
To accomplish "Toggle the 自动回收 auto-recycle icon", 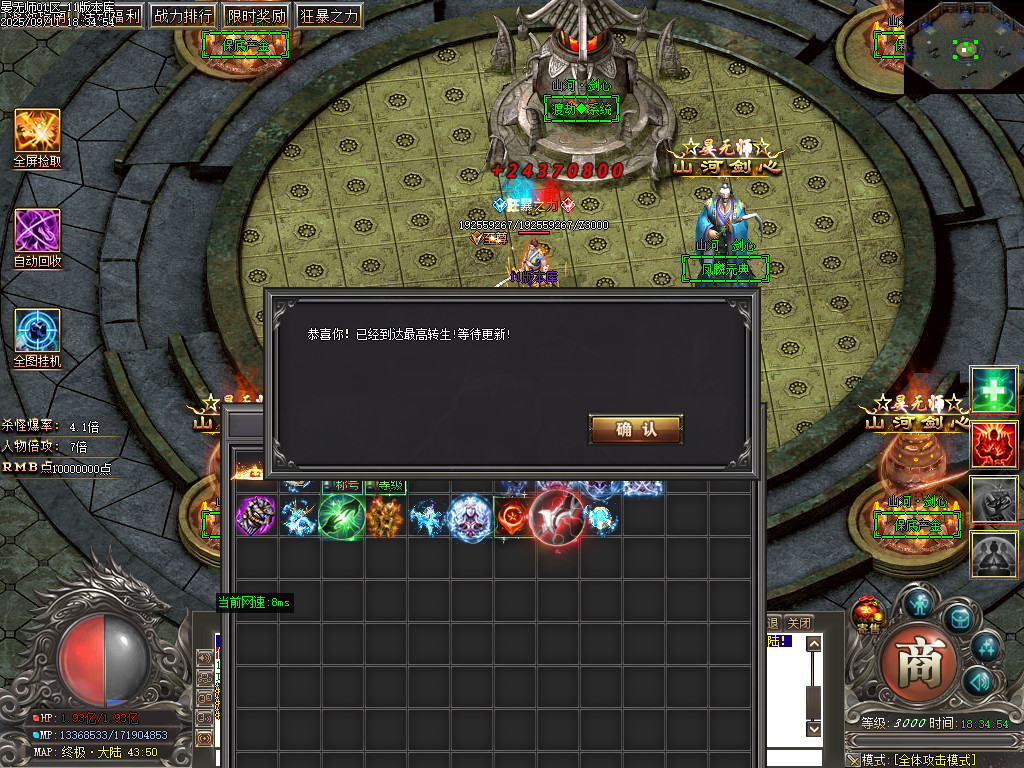I will [37, 231].
